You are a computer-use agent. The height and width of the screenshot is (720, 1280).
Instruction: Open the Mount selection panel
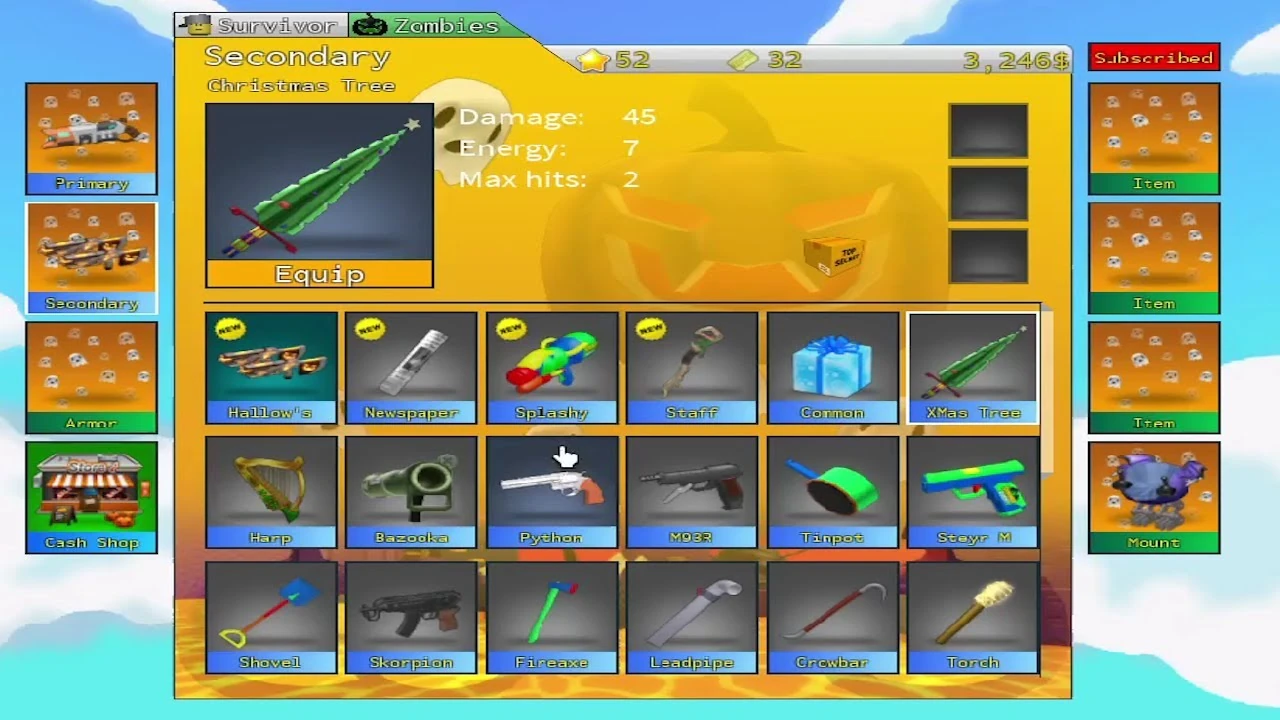click(1153, 497)
